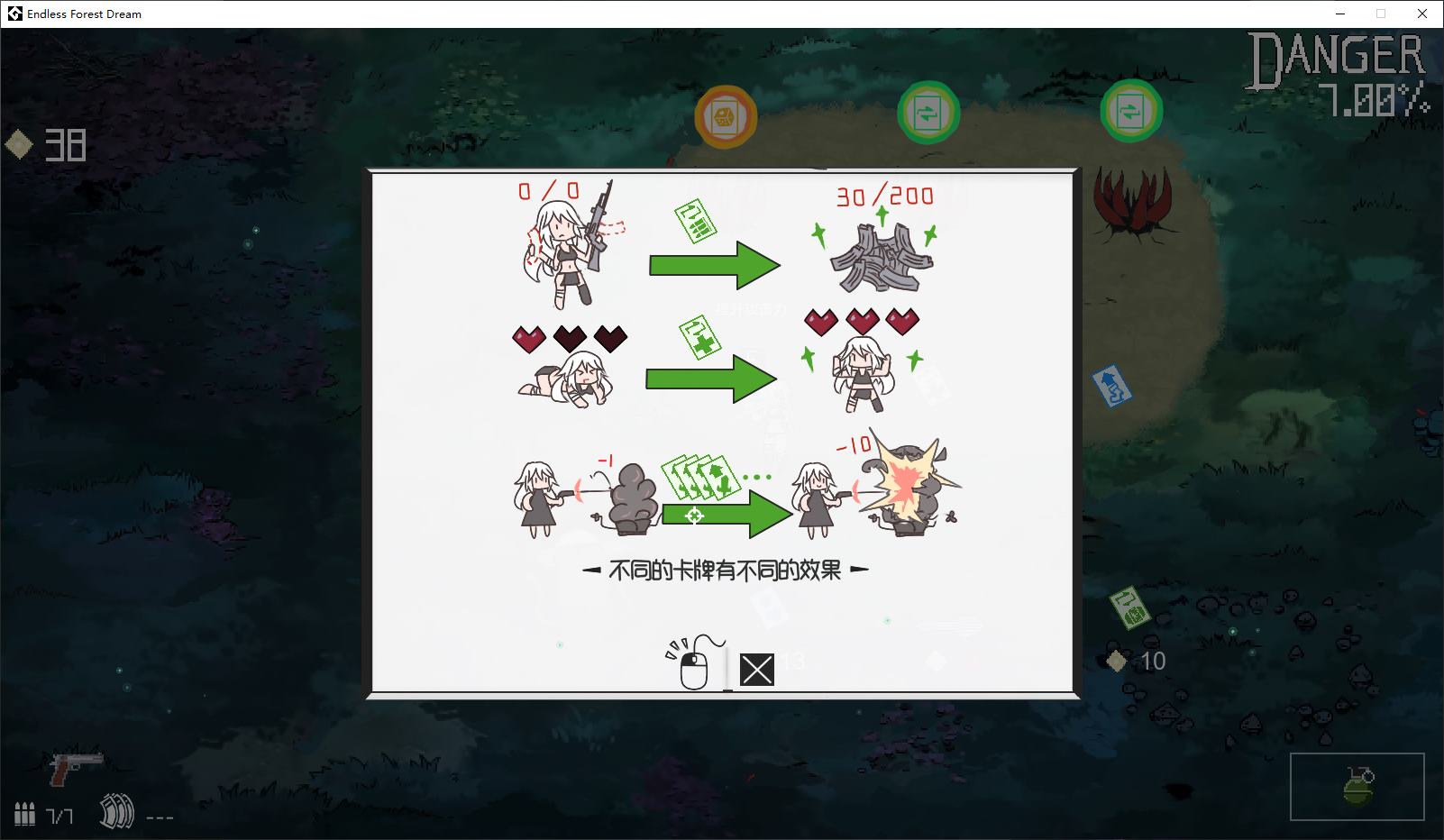Close the card tutorial popup
This screenshot has height=840, width=1444.
click(x=756, y=670)
